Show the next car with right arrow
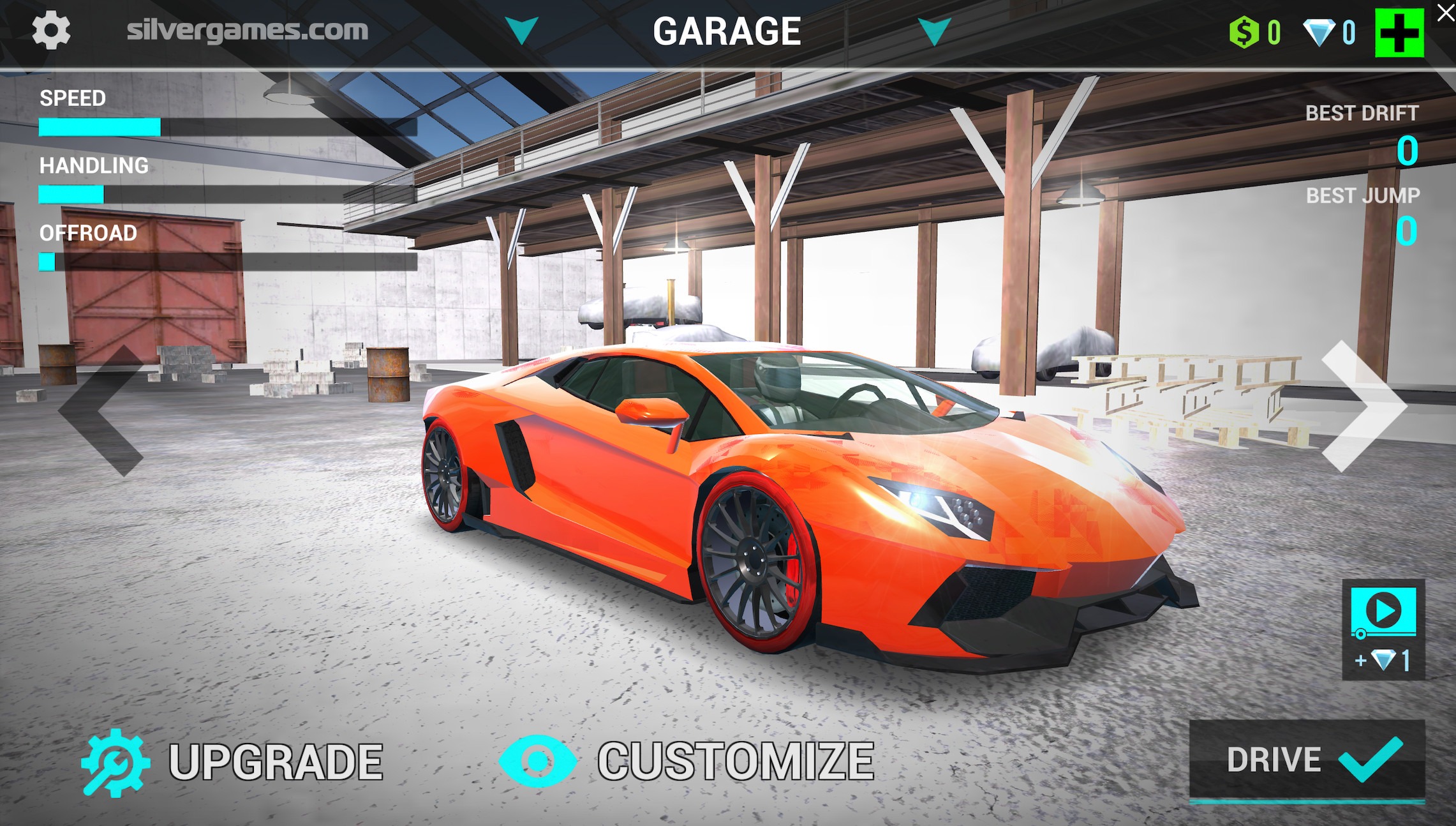 click(1362, 407)
